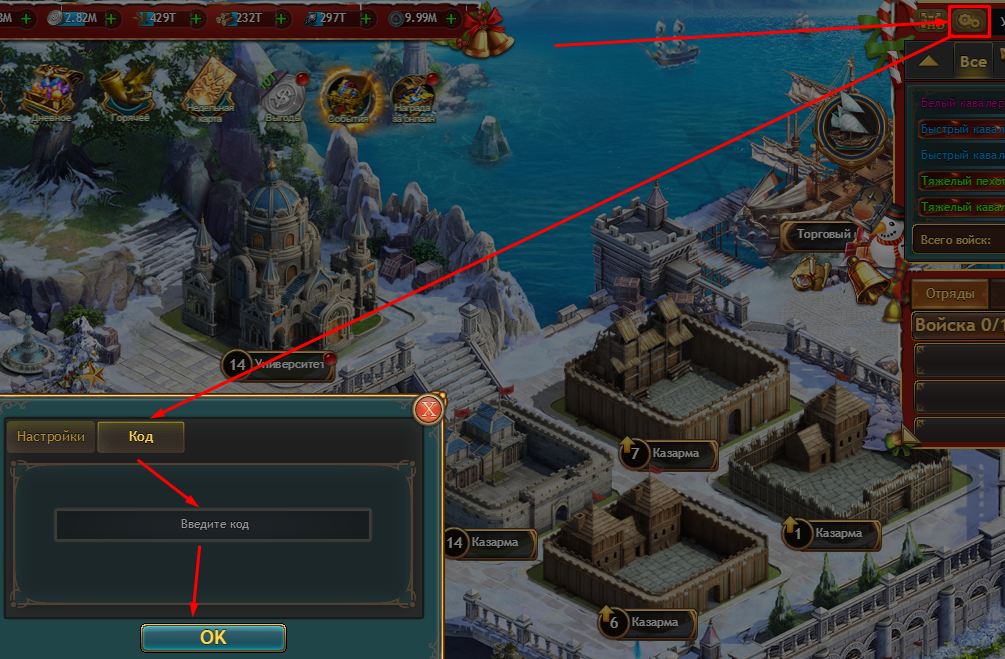
Task: Add wood with the plus beside 232T
Action: (281, 18)
